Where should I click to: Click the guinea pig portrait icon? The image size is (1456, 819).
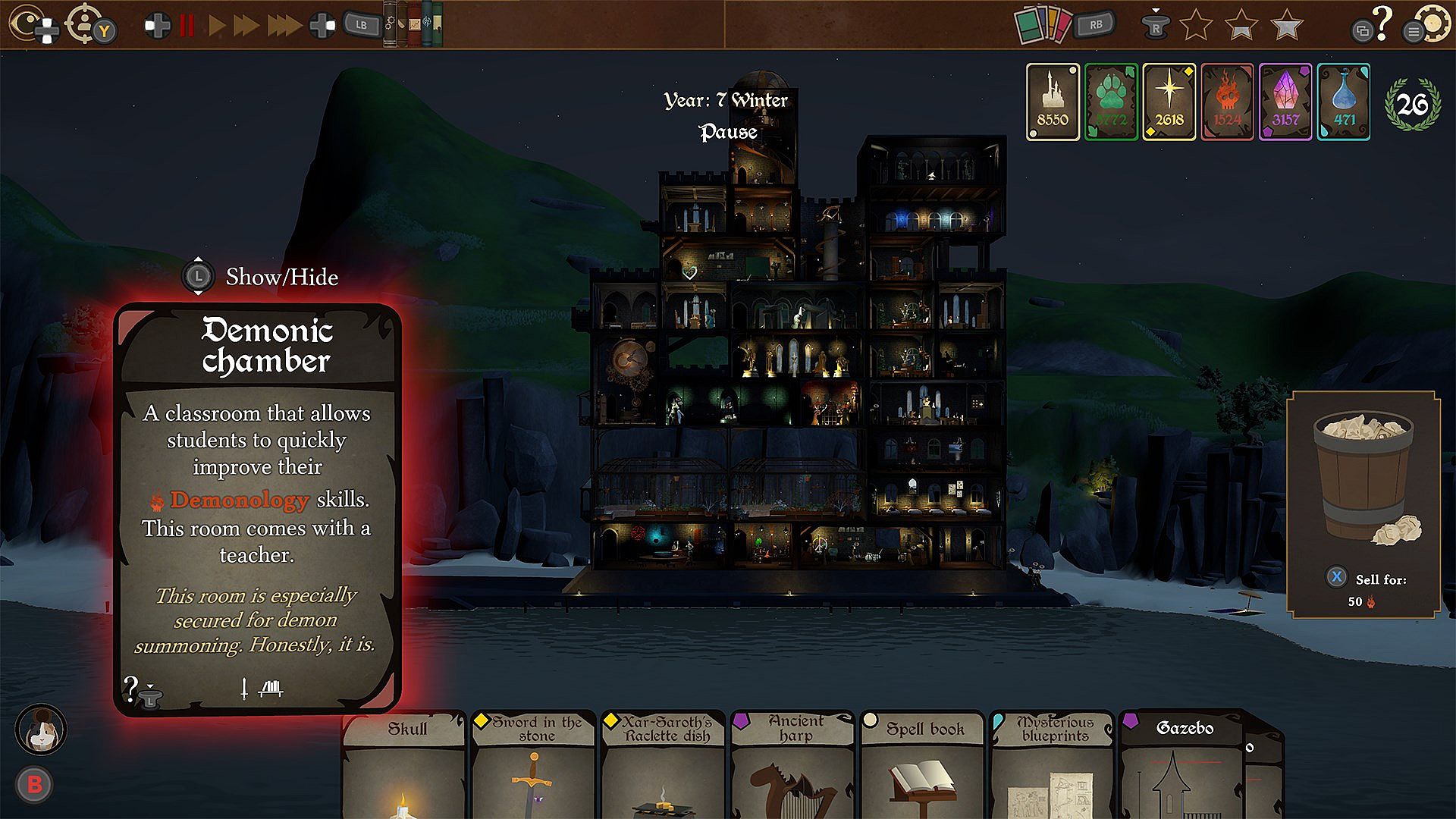41,730
